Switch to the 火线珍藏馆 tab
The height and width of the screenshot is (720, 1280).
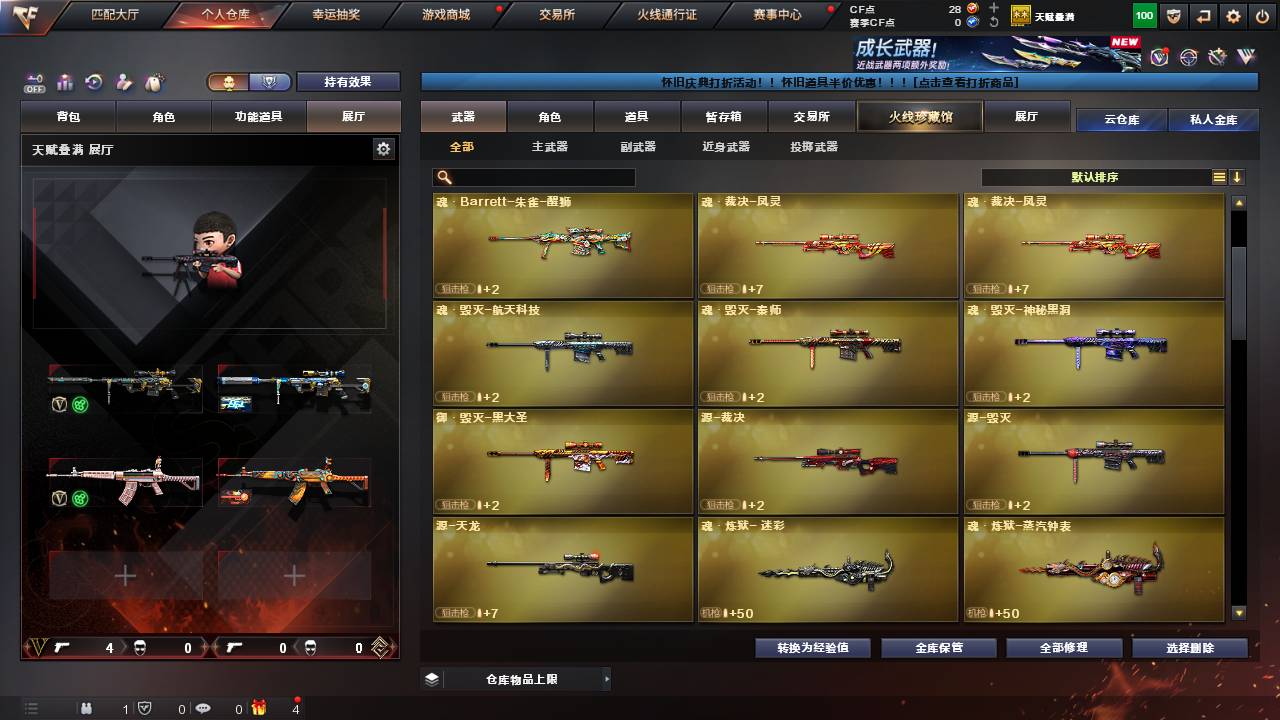919,116
